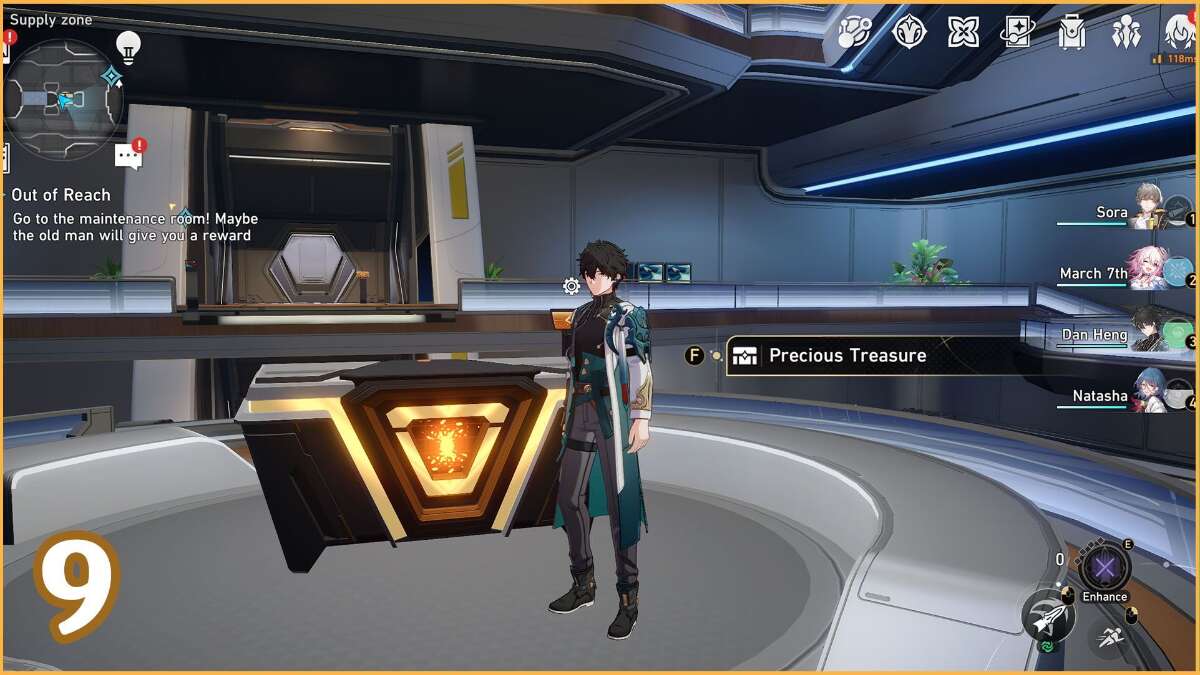The width and height of the screenshot is (1200, 675).
Task: Use the spear basic attack button
Action: coord(1048,617)
